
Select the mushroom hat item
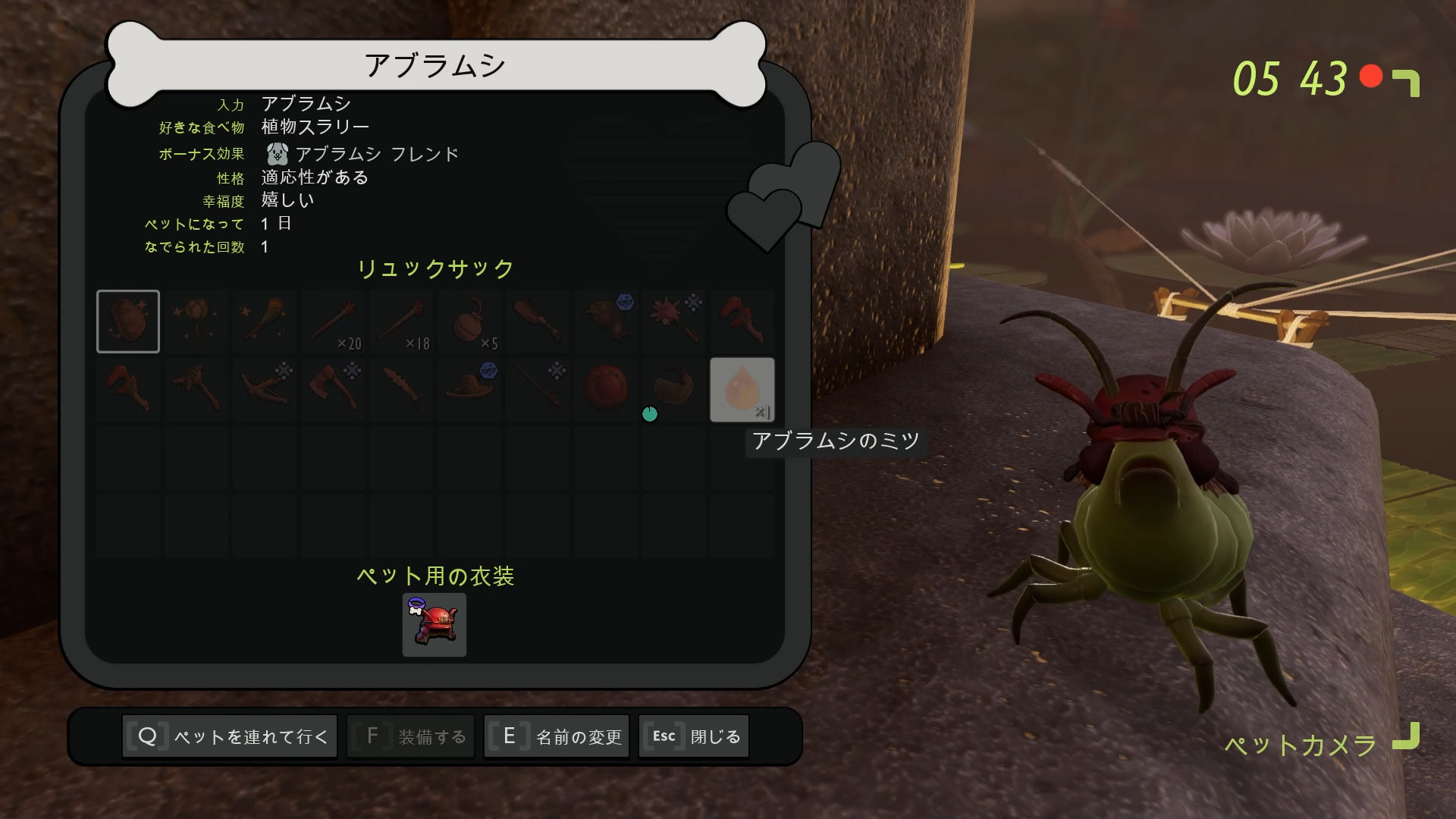coord(469,389)
